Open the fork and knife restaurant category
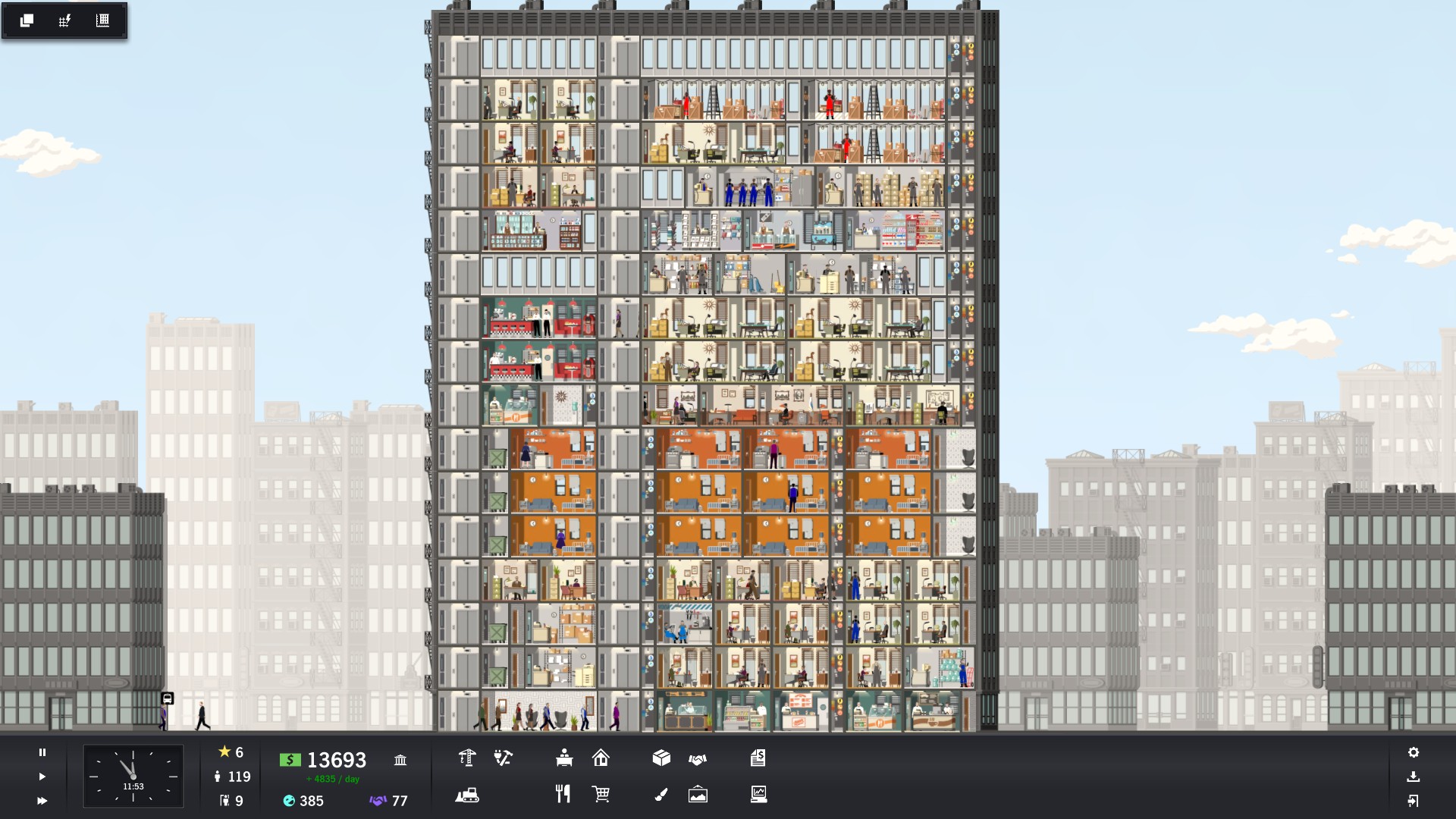Viewport: 1456px width, 819px height. click(x=563, y=794)
